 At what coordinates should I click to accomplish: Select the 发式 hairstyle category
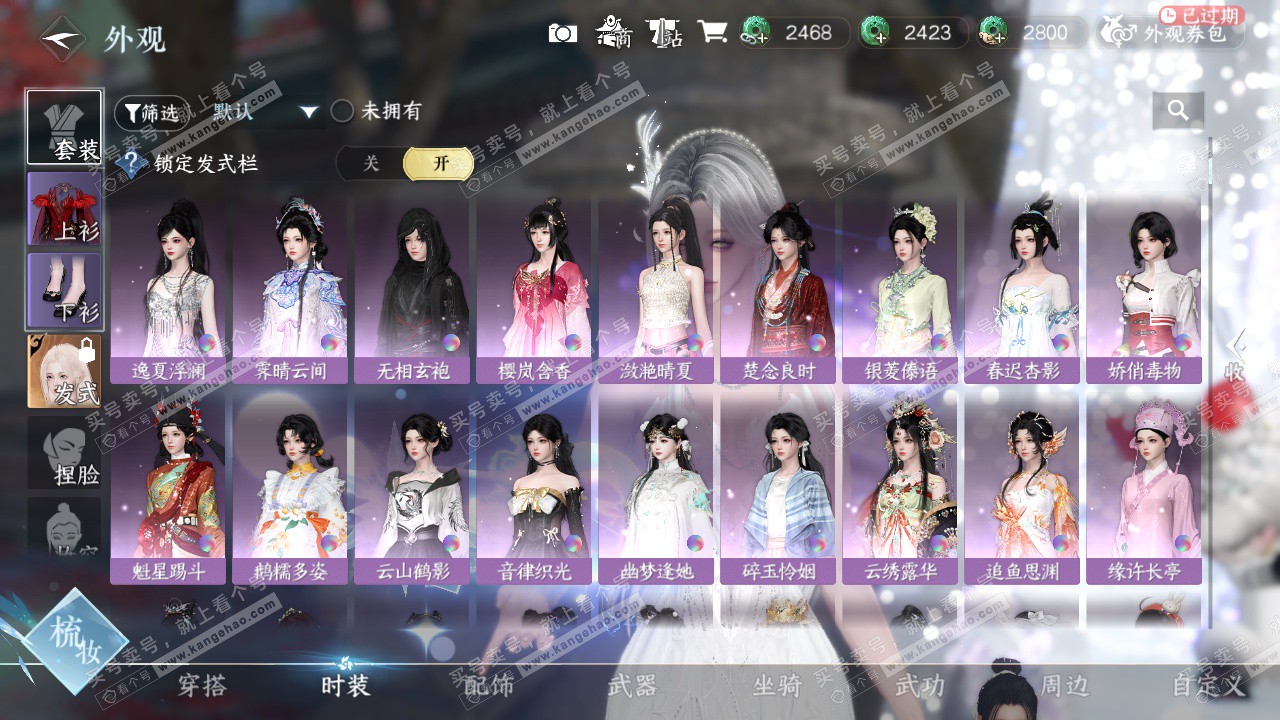64,371
